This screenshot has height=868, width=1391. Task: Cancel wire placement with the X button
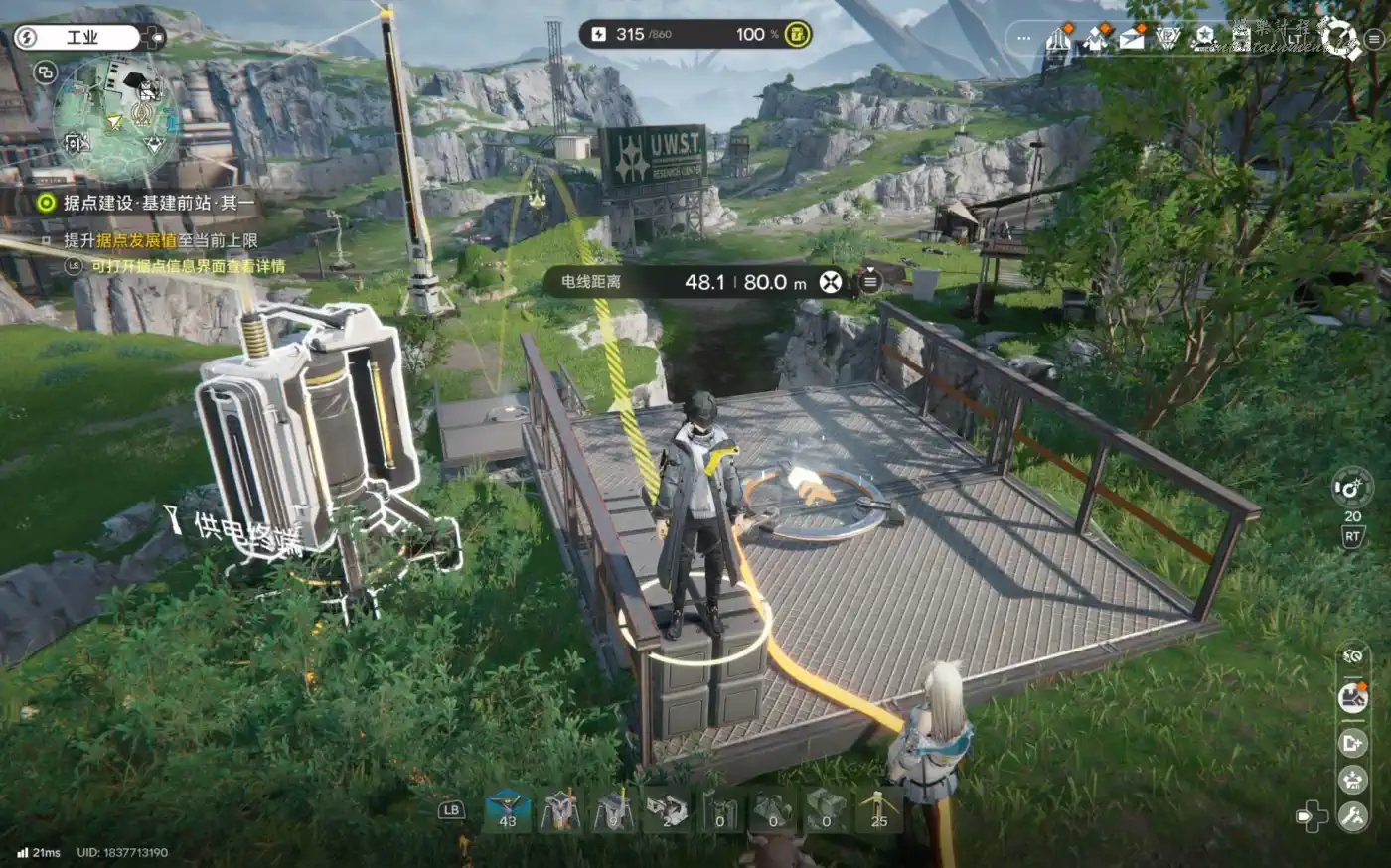[830, 282]
